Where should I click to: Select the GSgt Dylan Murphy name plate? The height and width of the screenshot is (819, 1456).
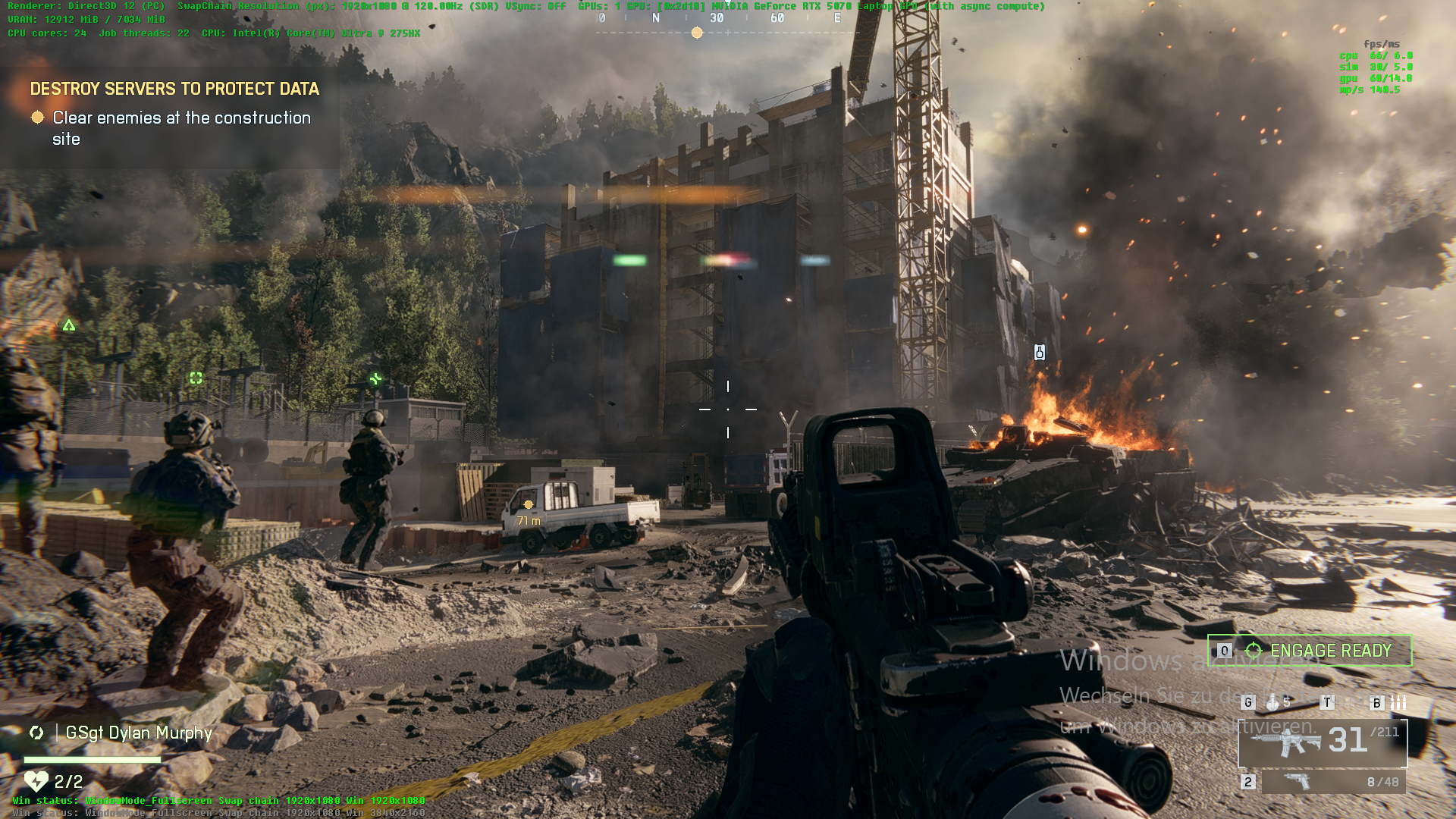[x=138, y=733]
